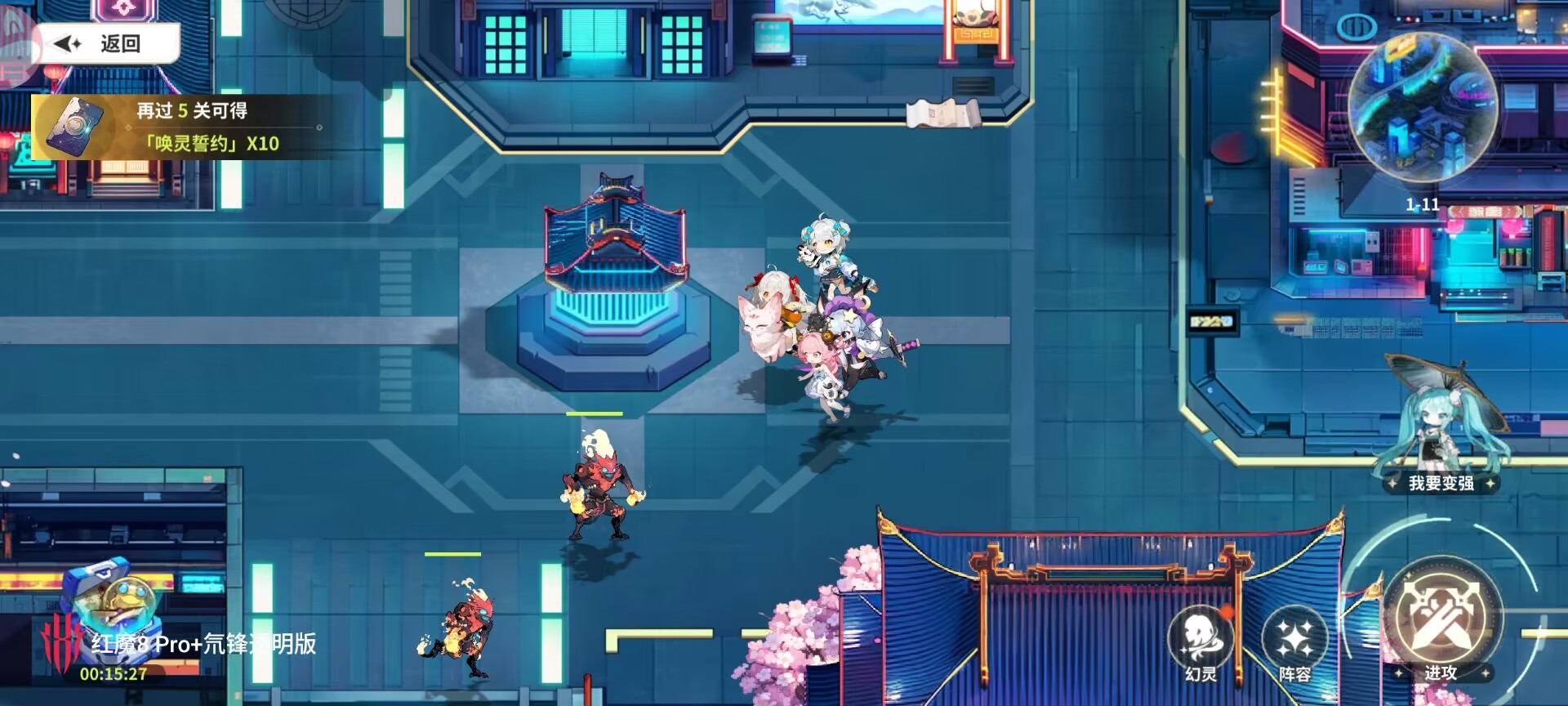Open the 阵容 lineup menu

pos(1294,643)
